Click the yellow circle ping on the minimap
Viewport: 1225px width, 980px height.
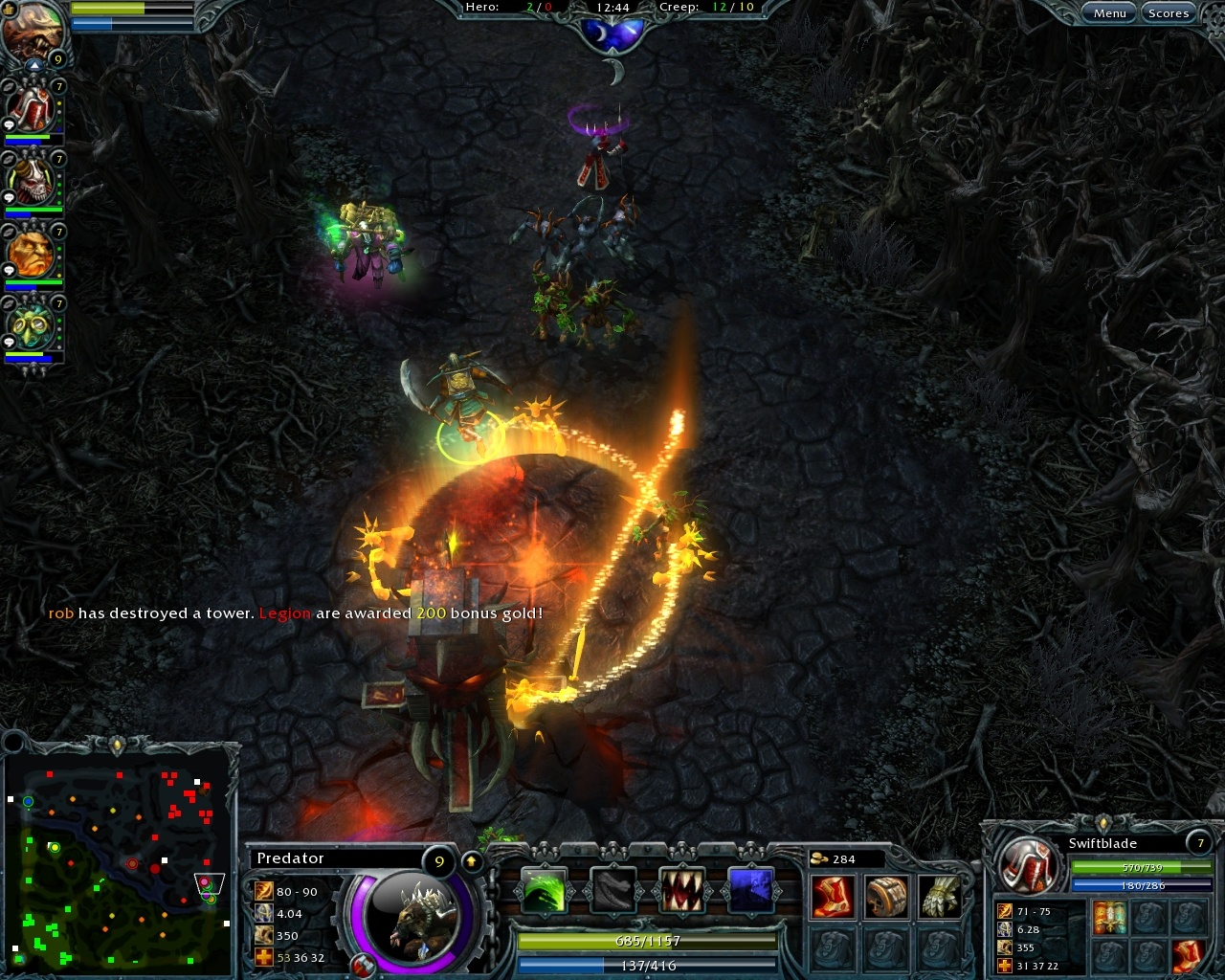pos(55,847)
